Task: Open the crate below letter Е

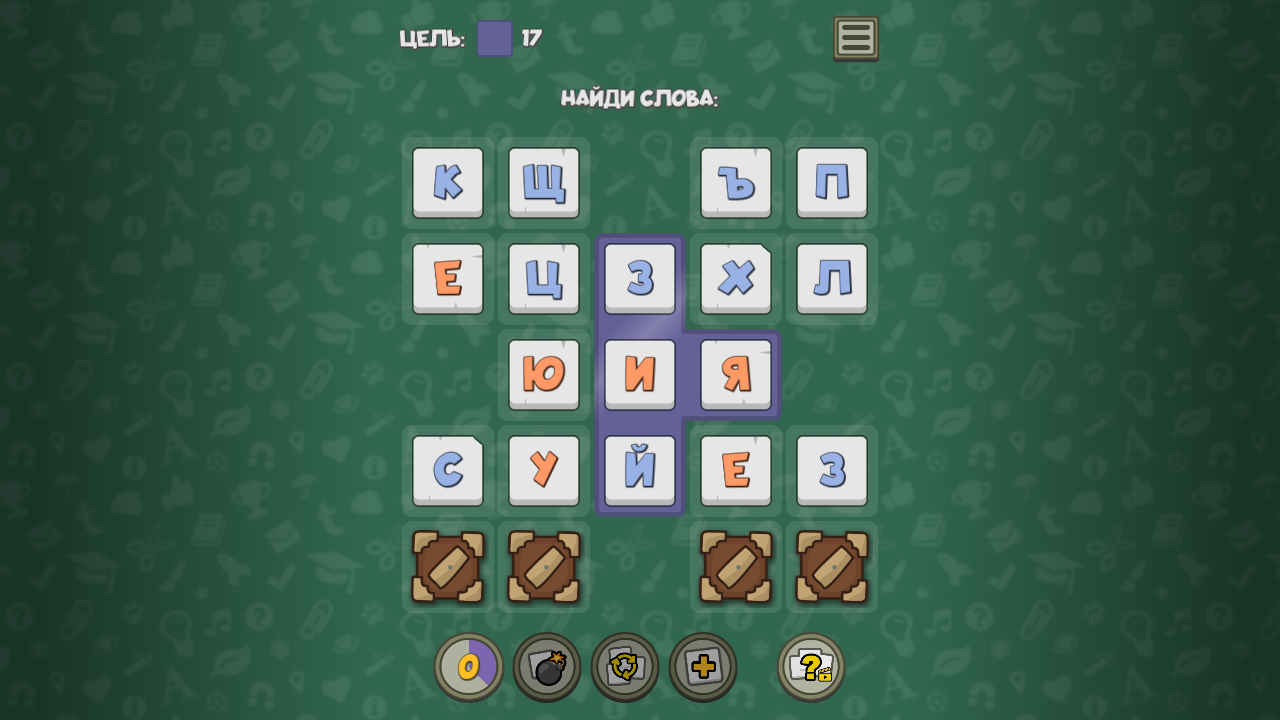Action: click(x=735, y=567)
